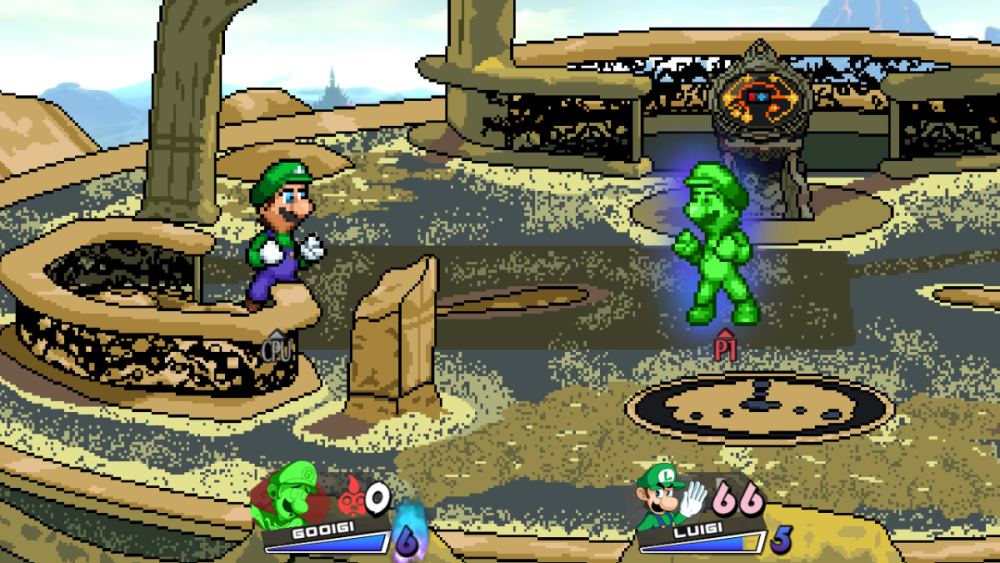Screen dimensions: 1000x563
Task: Click Gooigi's green character portrait
Action: (x=289, y=494)
